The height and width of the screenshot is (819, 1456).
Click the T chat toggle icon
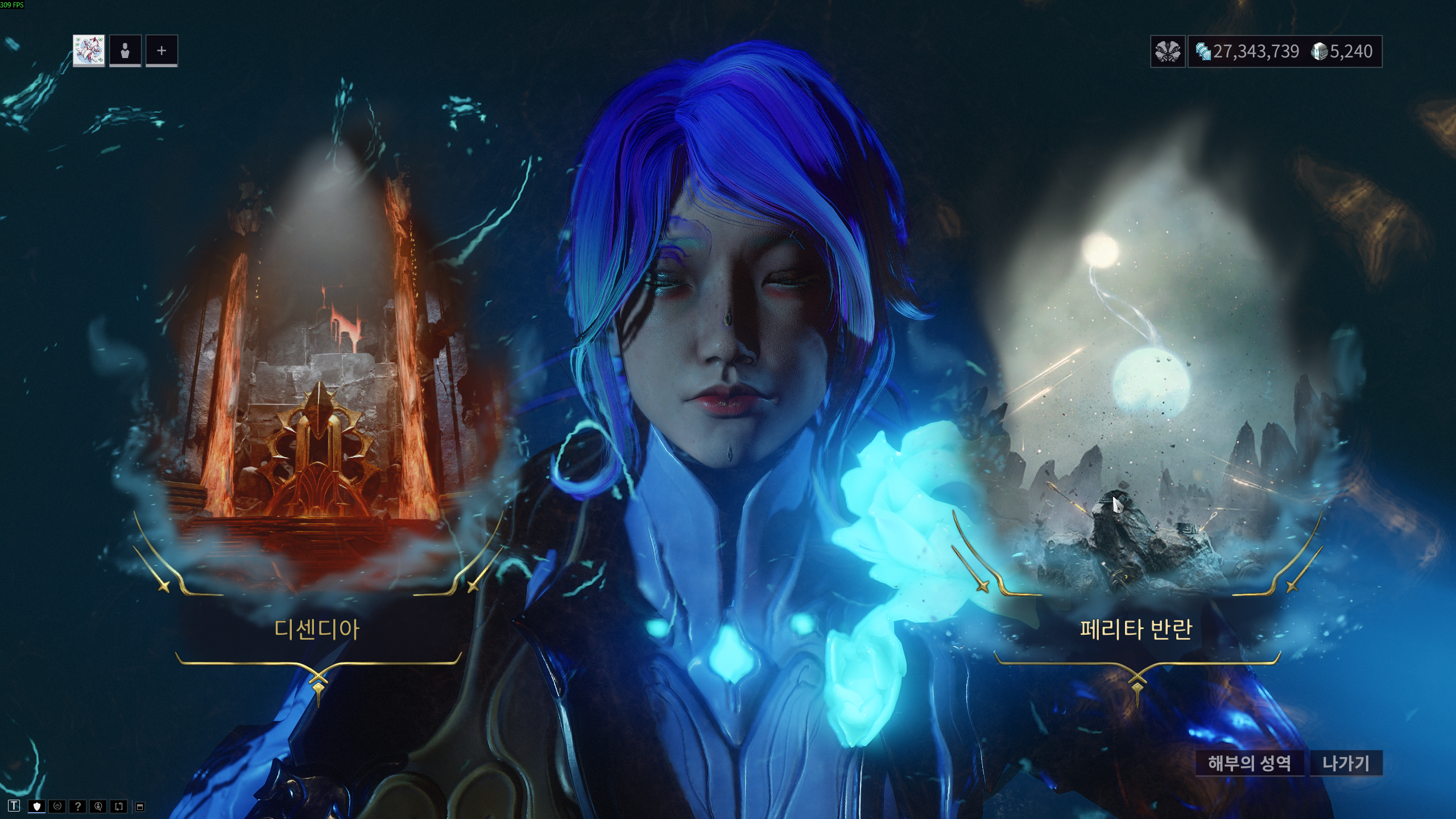(14, 806)
